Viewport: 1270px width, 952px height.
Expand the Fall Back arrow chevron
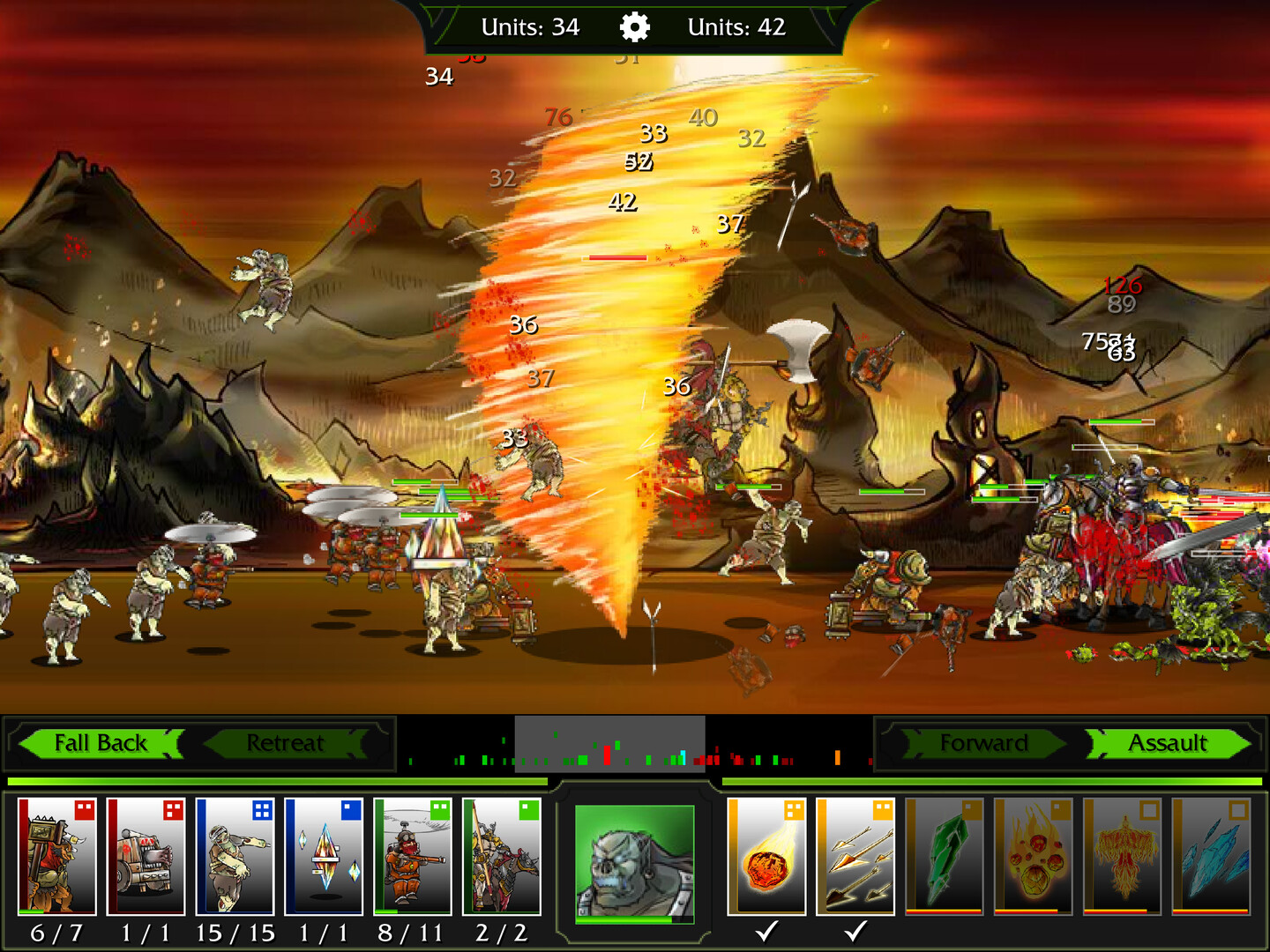[x=100, y=743]
